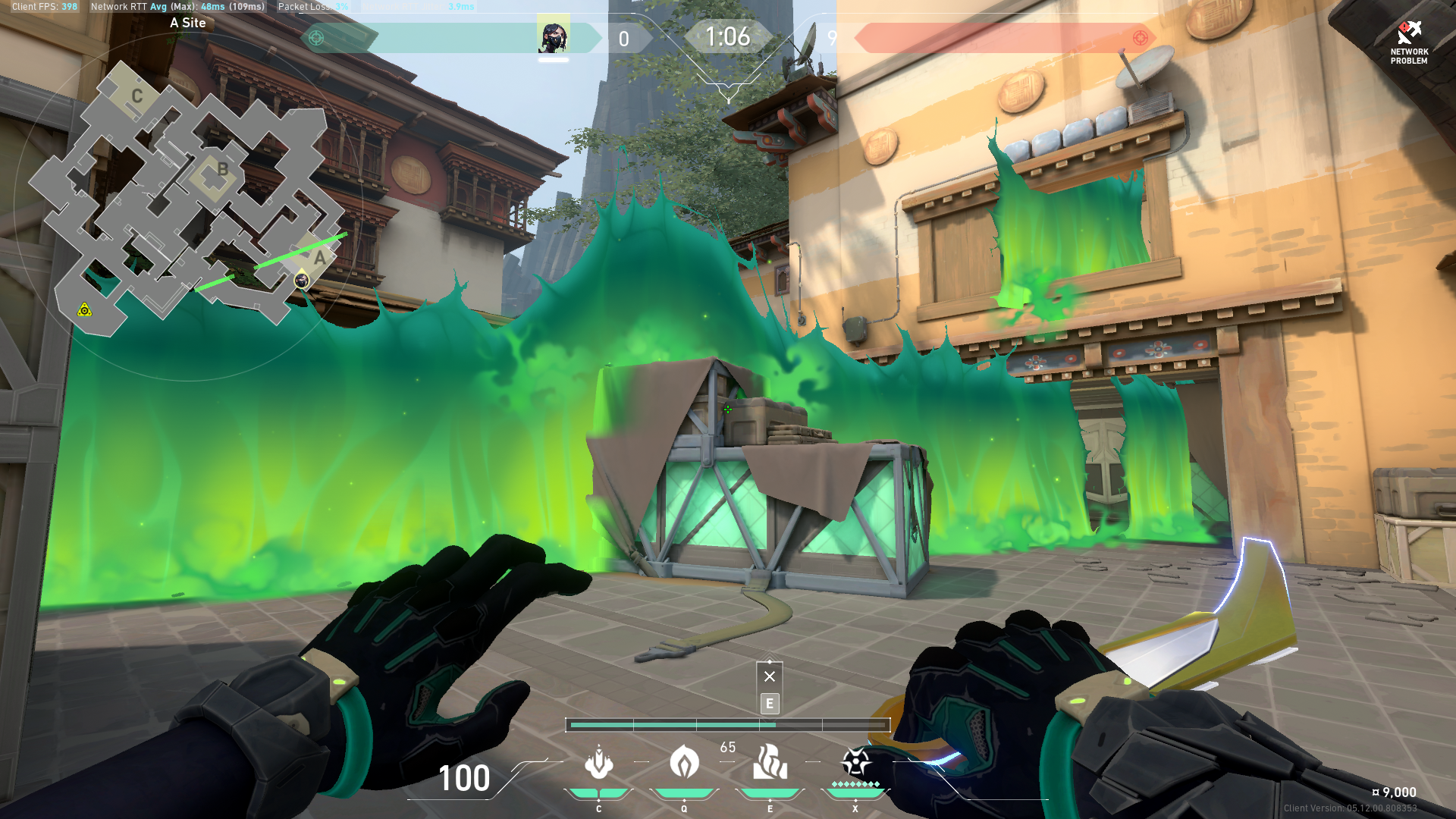Click the Viper agent portrait at top
Image resolution: width=1456 pixels, height=819 pixels.
click(554, 36)
